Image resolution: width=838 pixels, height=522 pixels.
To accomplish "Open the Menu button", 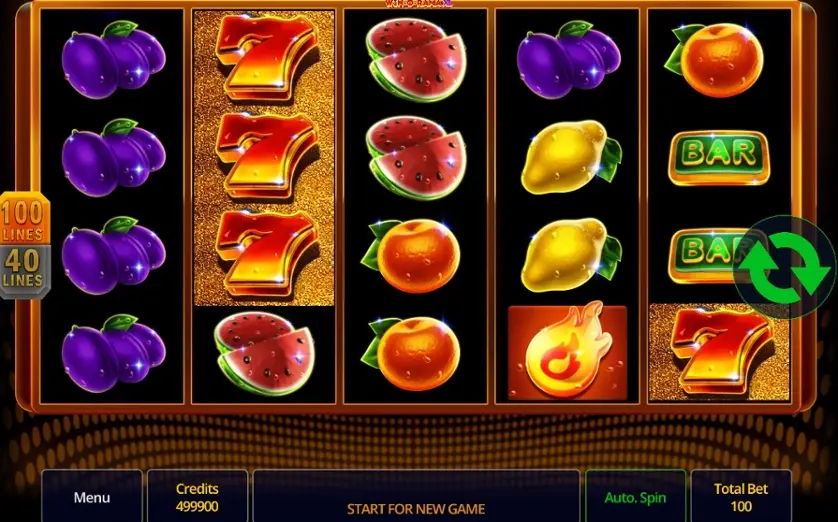I will [x=91, y=497].
